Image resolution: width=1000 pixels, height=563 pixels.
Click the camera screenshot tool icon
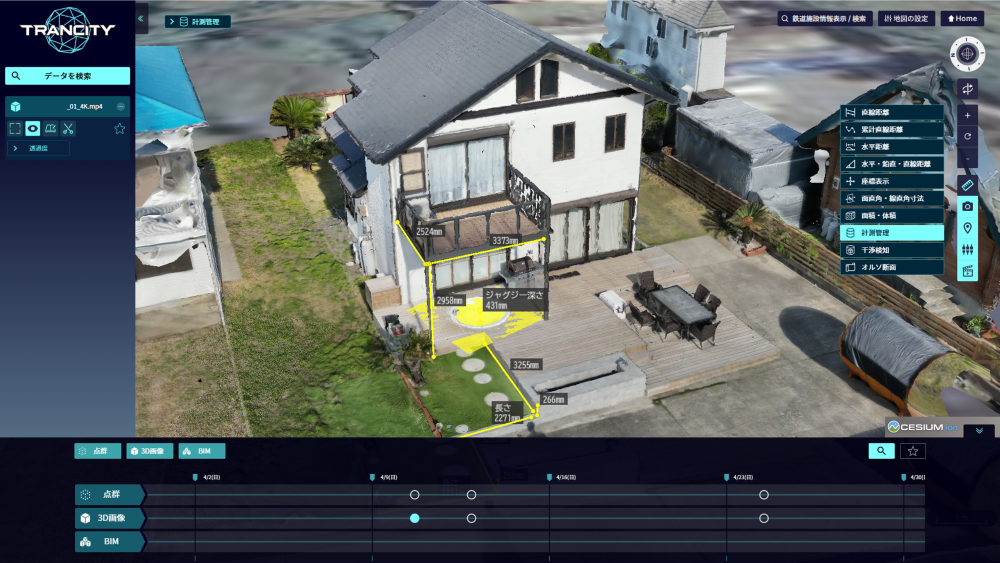(967, 206)
